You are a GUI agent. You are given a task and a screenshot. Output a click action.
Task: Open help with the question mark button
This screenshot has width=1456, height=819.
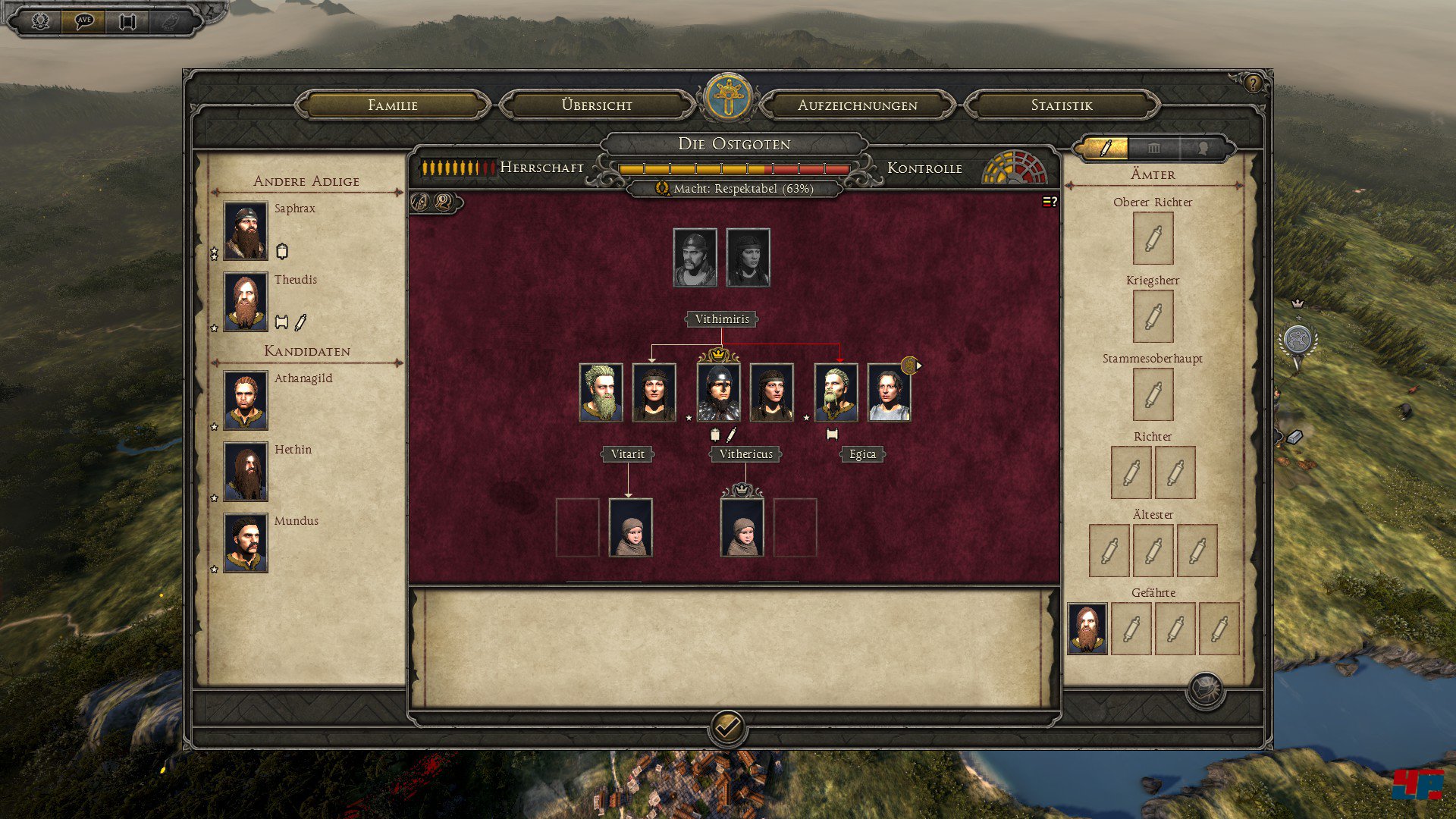(1253, 83)
